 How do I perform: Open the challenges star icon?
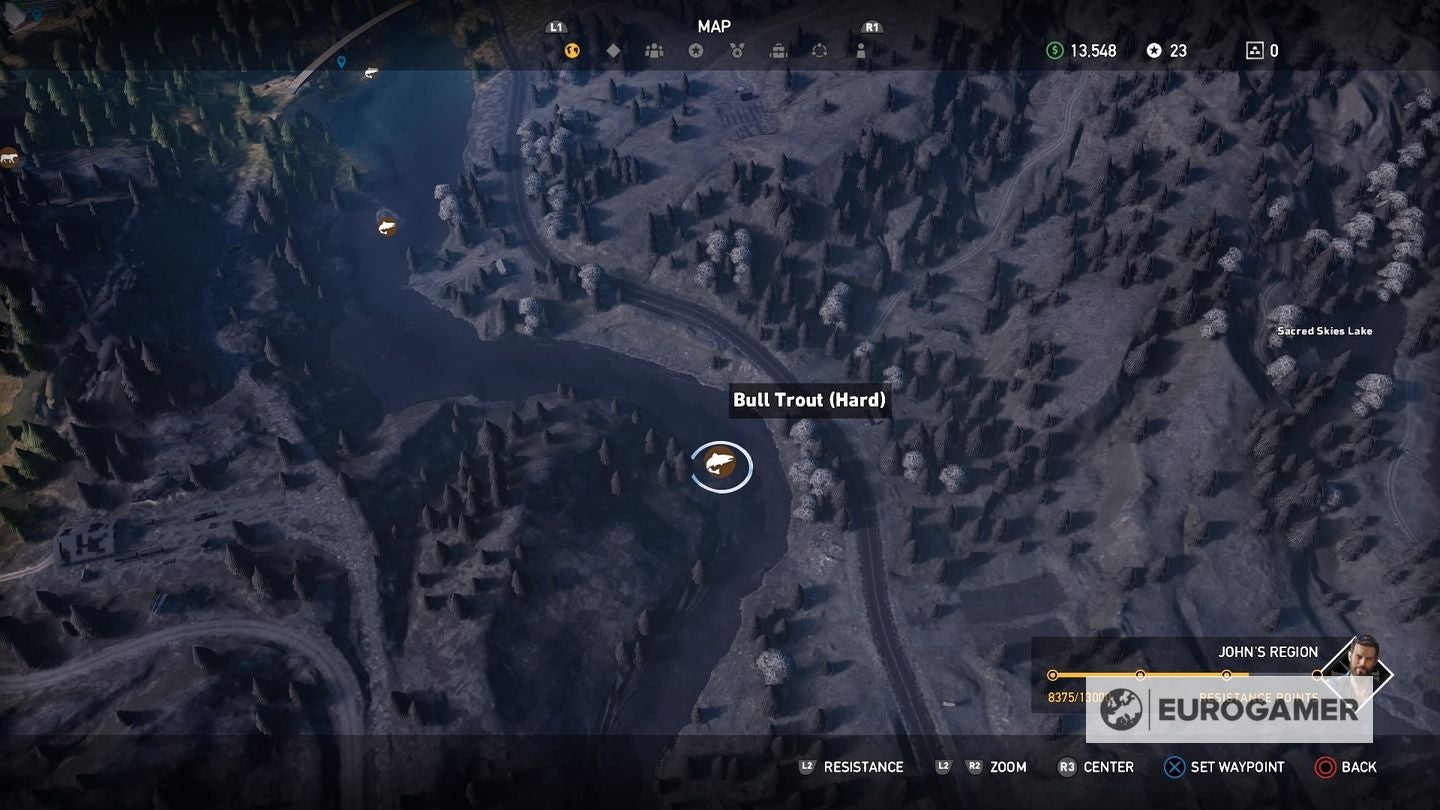point(697,50)
